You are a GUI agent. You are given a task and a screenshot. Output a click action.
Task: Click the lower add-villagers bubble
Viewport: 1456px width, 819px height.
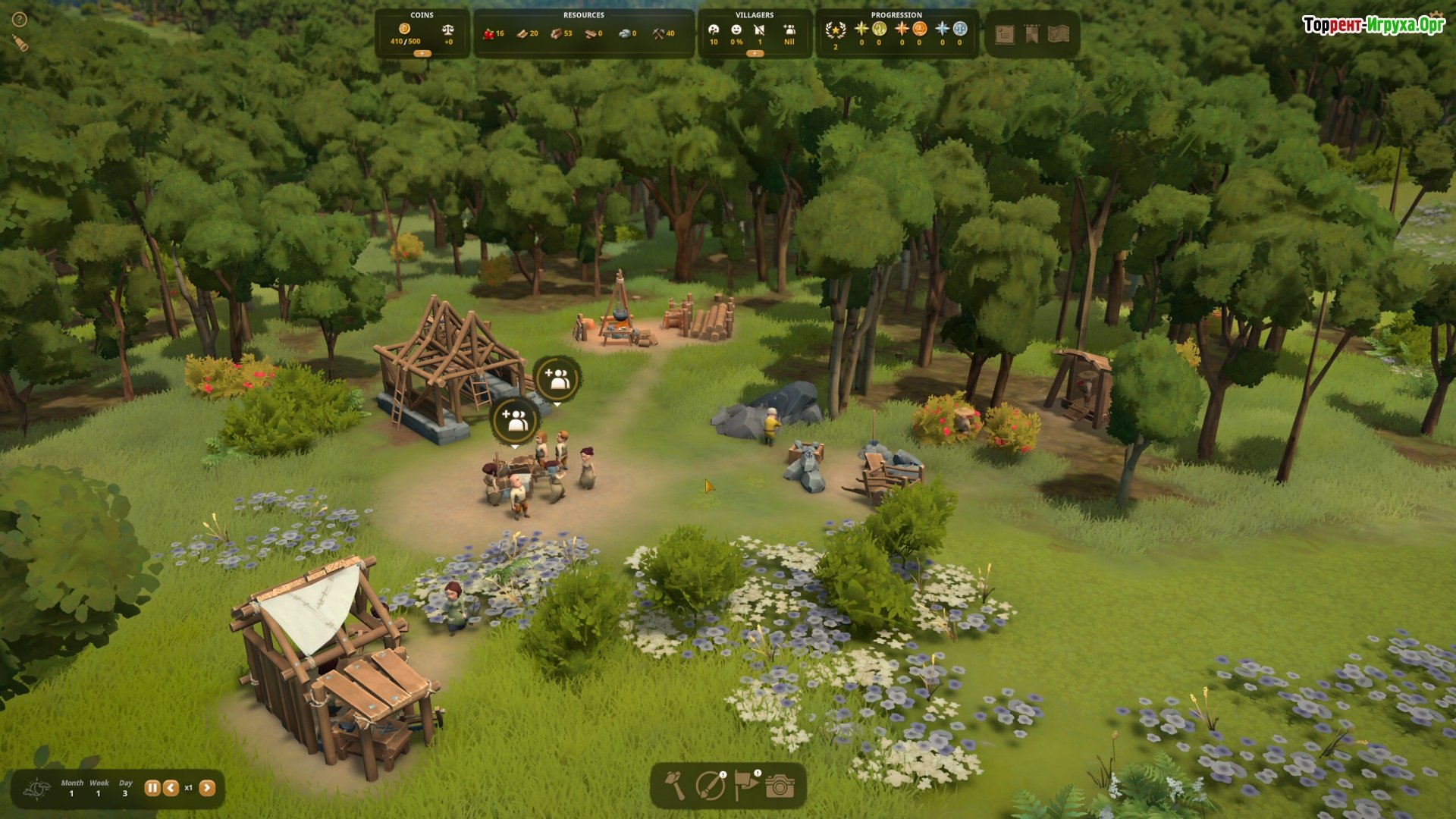coord(515,419)
